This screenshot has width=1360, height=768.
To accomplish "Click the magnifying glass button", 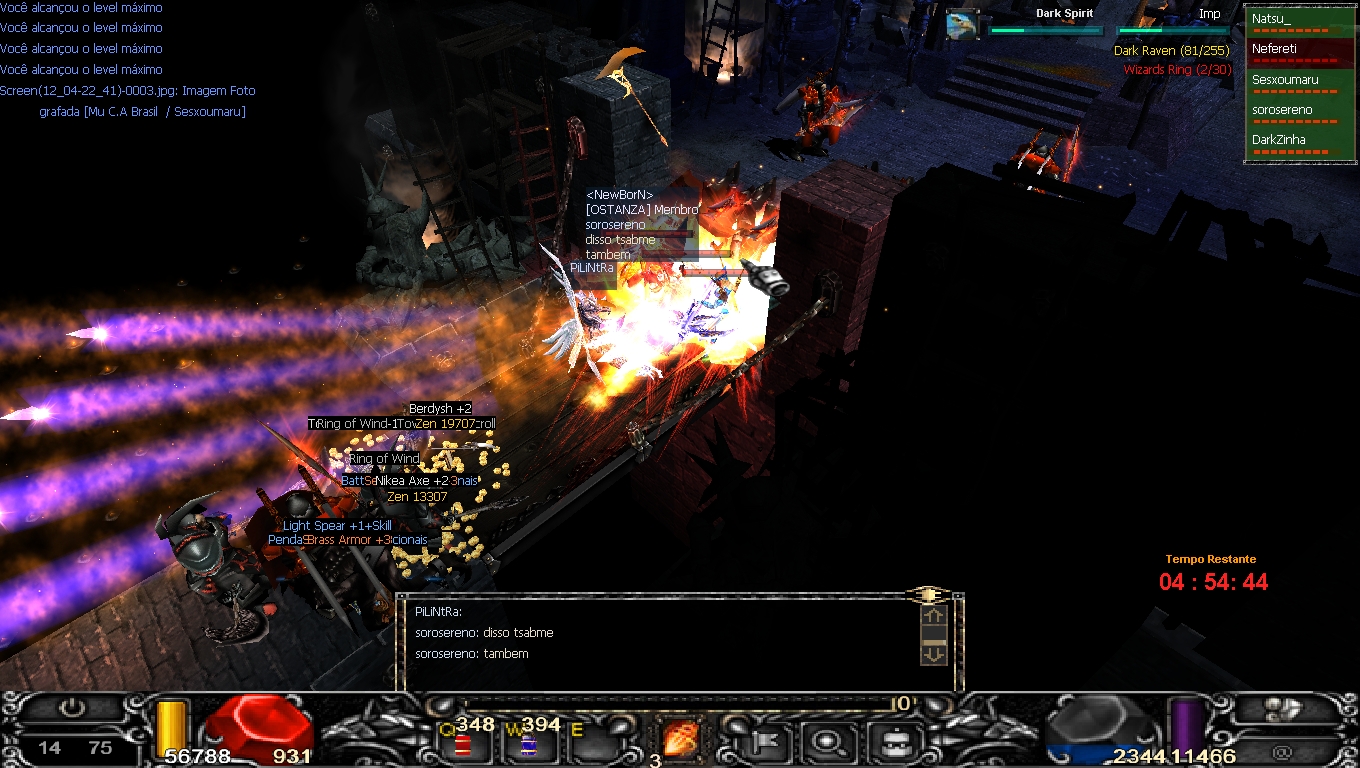I will click(x=829, y=742).
